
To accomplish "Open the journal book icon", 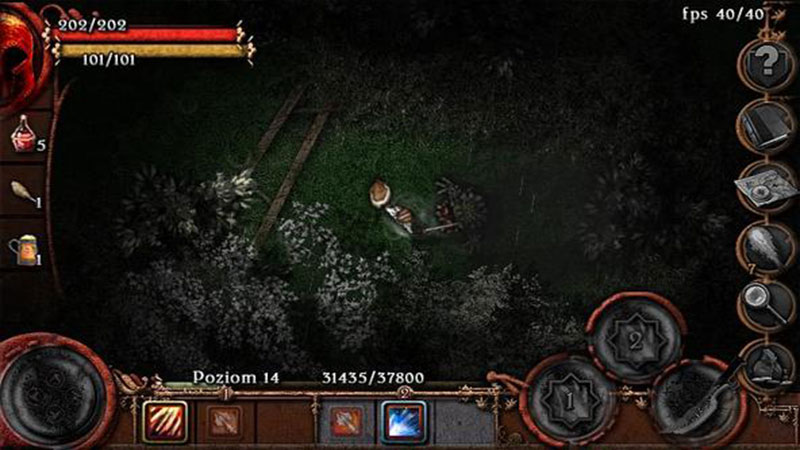I will 768,124.
